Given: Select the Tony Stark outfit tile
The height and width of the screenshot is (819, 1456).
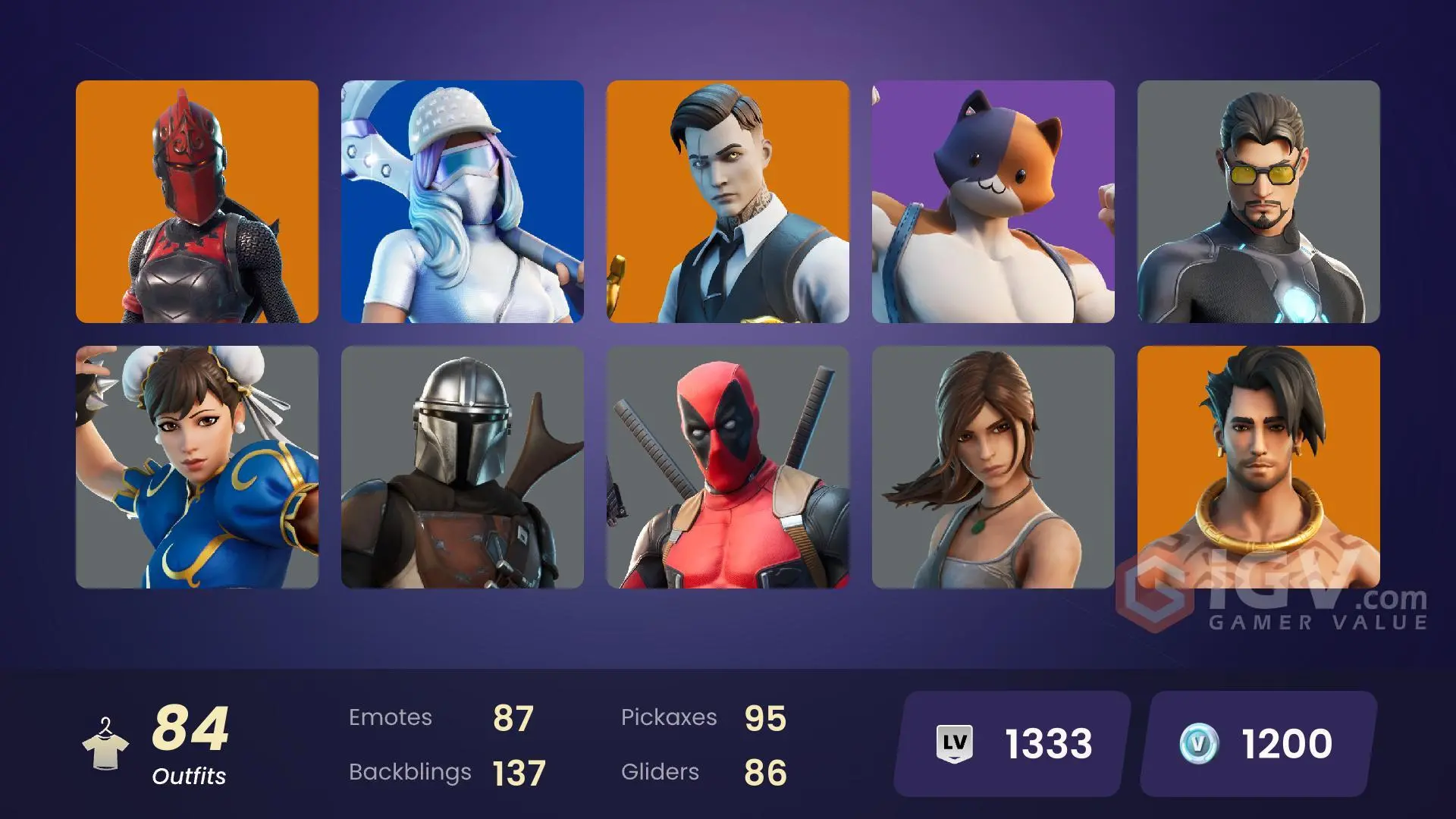Looking at the screenshot, I should pos(1259,202).
